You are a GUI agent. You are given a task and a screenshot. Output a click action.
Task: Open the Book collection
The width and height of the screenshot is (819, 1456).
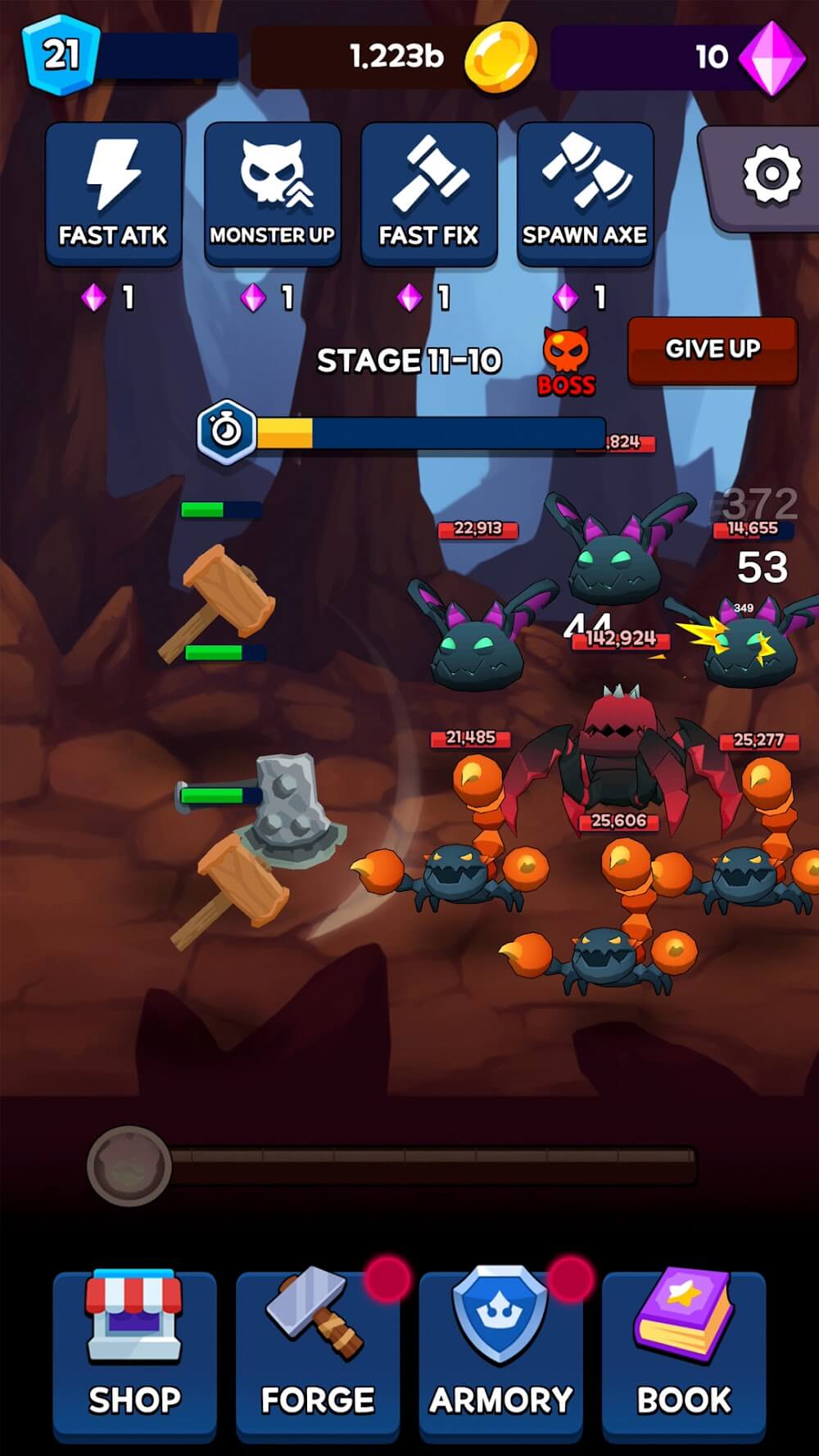tap(684, 1355)
